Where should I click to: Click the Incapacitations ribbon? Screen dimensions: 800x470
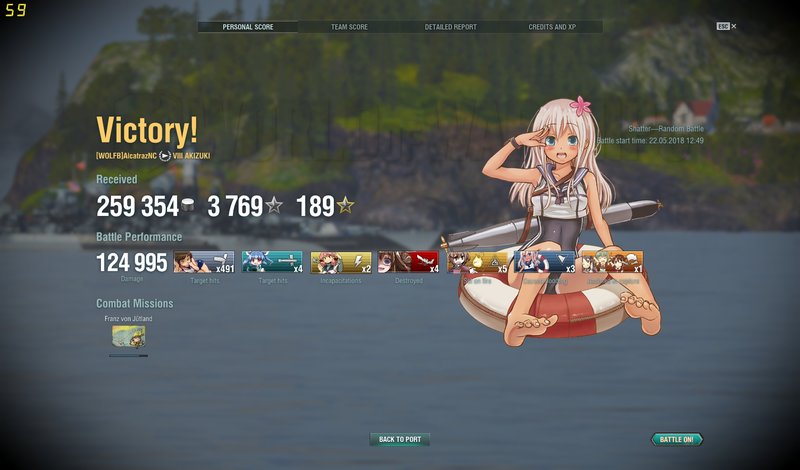[341, 262]
